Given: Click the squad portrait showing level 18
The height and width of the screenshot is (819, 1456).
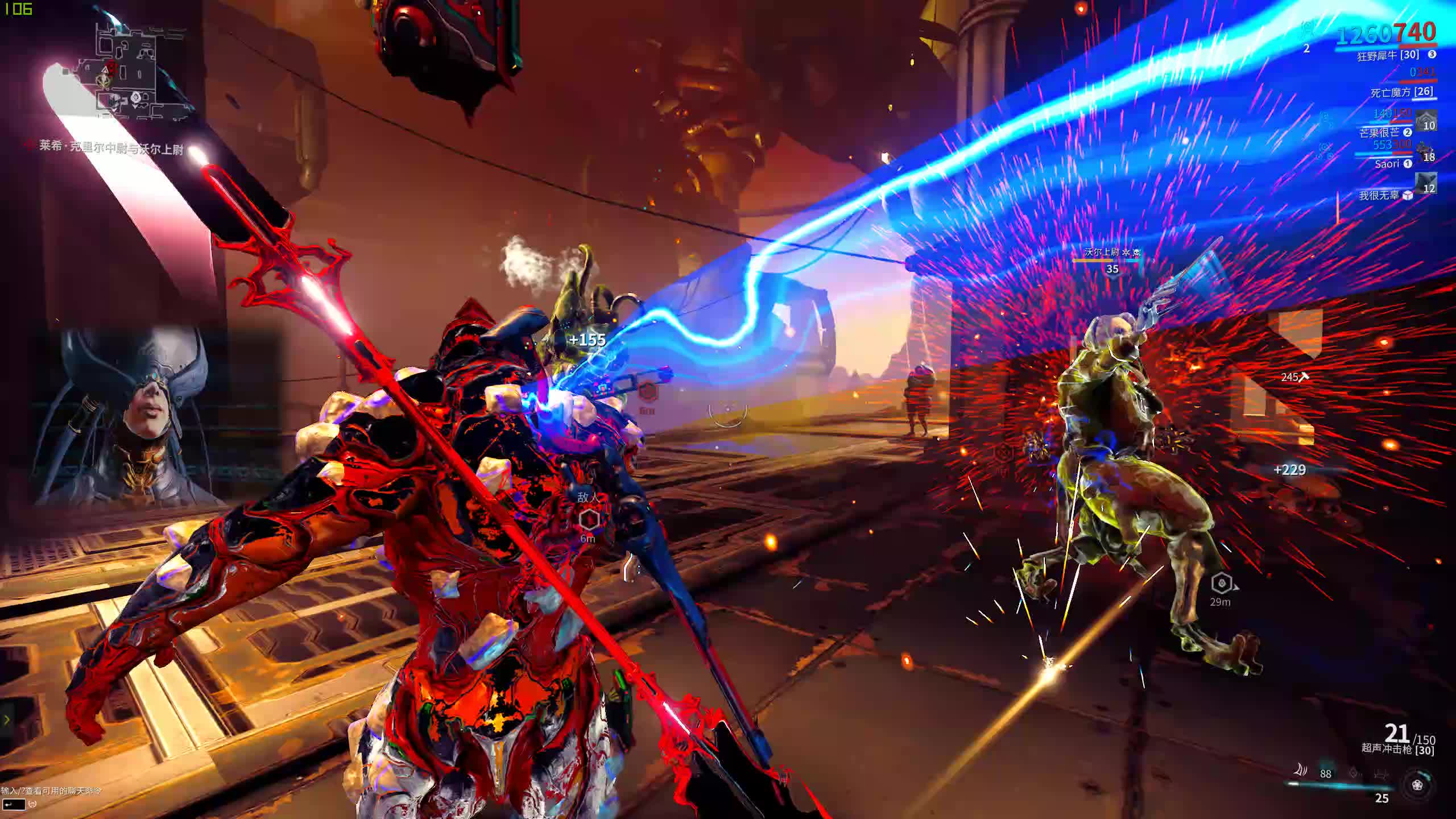Looking at the screenshot, I should [1426, 152].
